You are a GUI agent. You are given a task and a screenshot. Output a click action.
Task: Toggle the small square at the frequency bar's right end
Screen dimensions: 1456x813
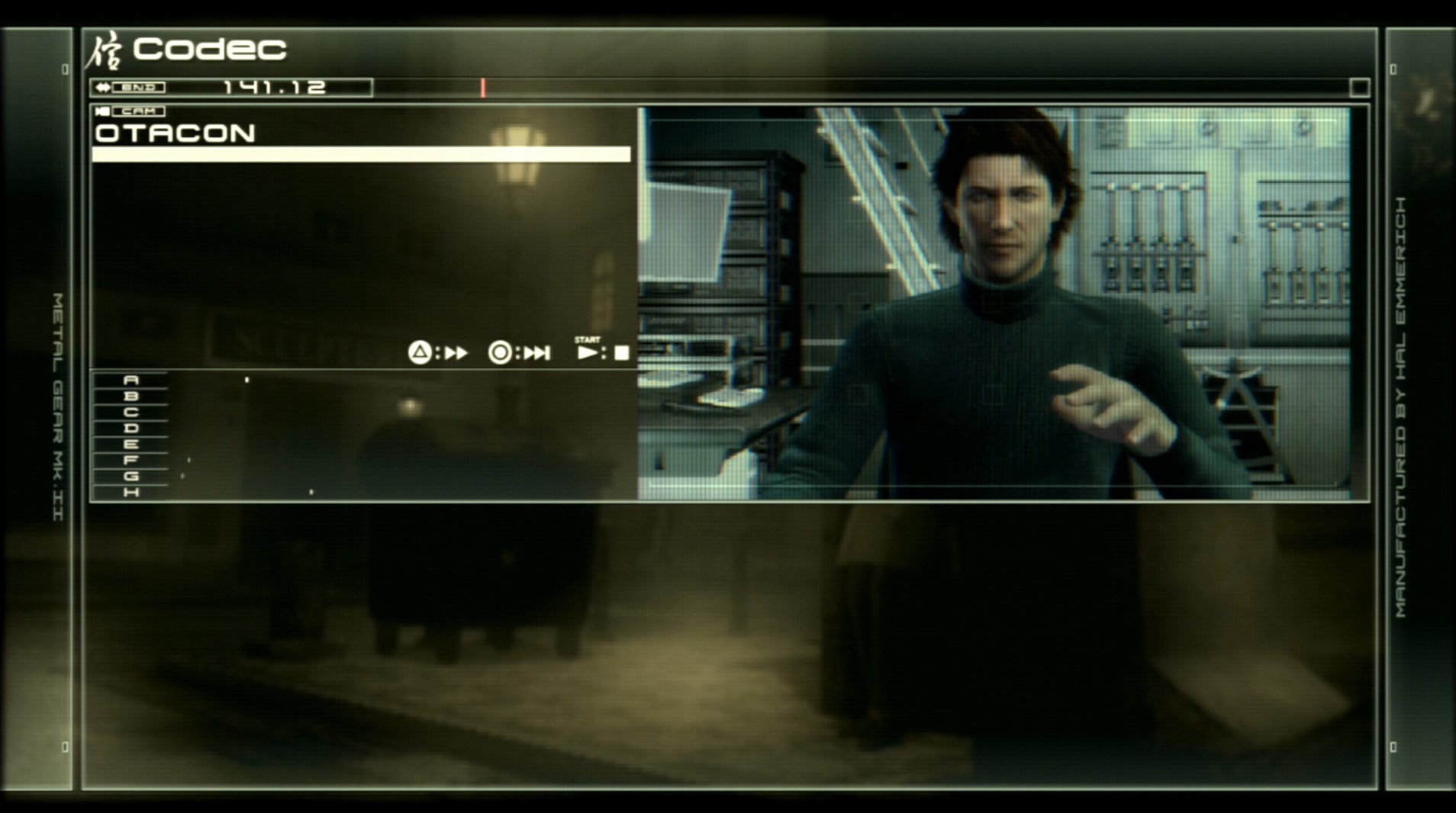click(x=1358, y=88)
